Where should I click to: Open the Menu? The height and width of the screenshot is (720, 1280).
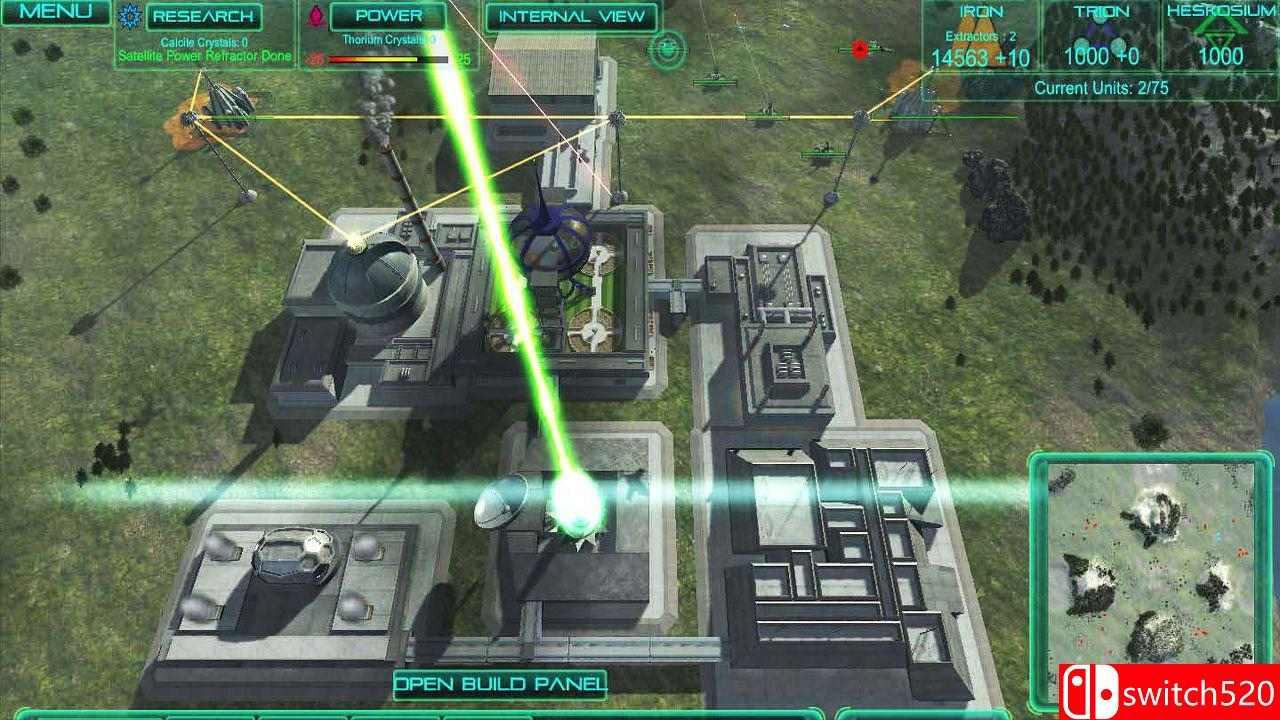pyautogui.click(x=55, y=13)
